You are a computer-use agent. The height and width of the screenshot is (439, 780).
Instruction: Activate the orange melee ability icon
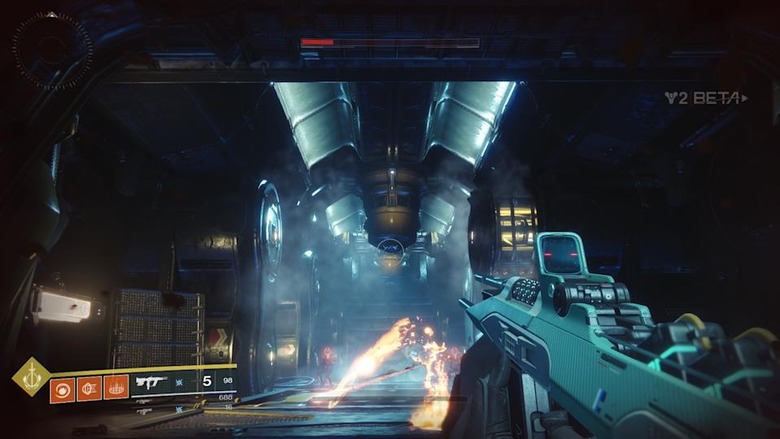[89, 387]
